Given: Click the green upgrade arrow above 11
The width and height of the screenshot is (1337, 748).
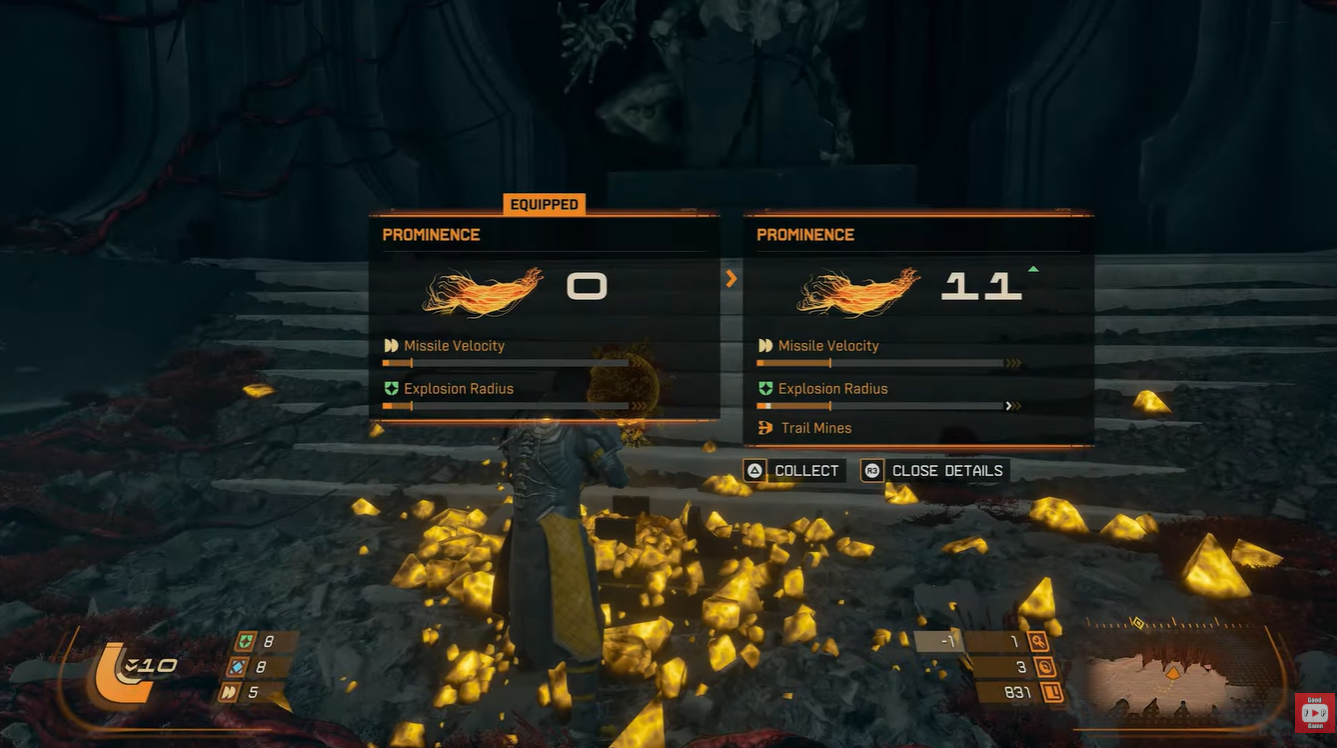Looking at the screenshot, I should click(x=1032, y=268).
